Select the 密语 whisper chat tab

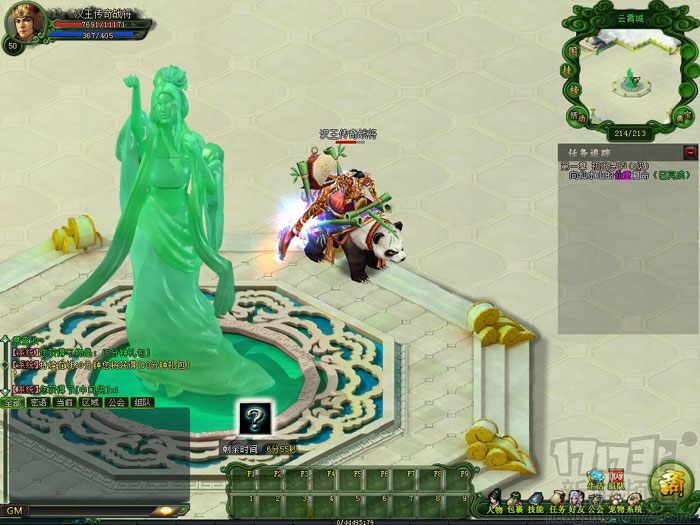tap(38, 402)
